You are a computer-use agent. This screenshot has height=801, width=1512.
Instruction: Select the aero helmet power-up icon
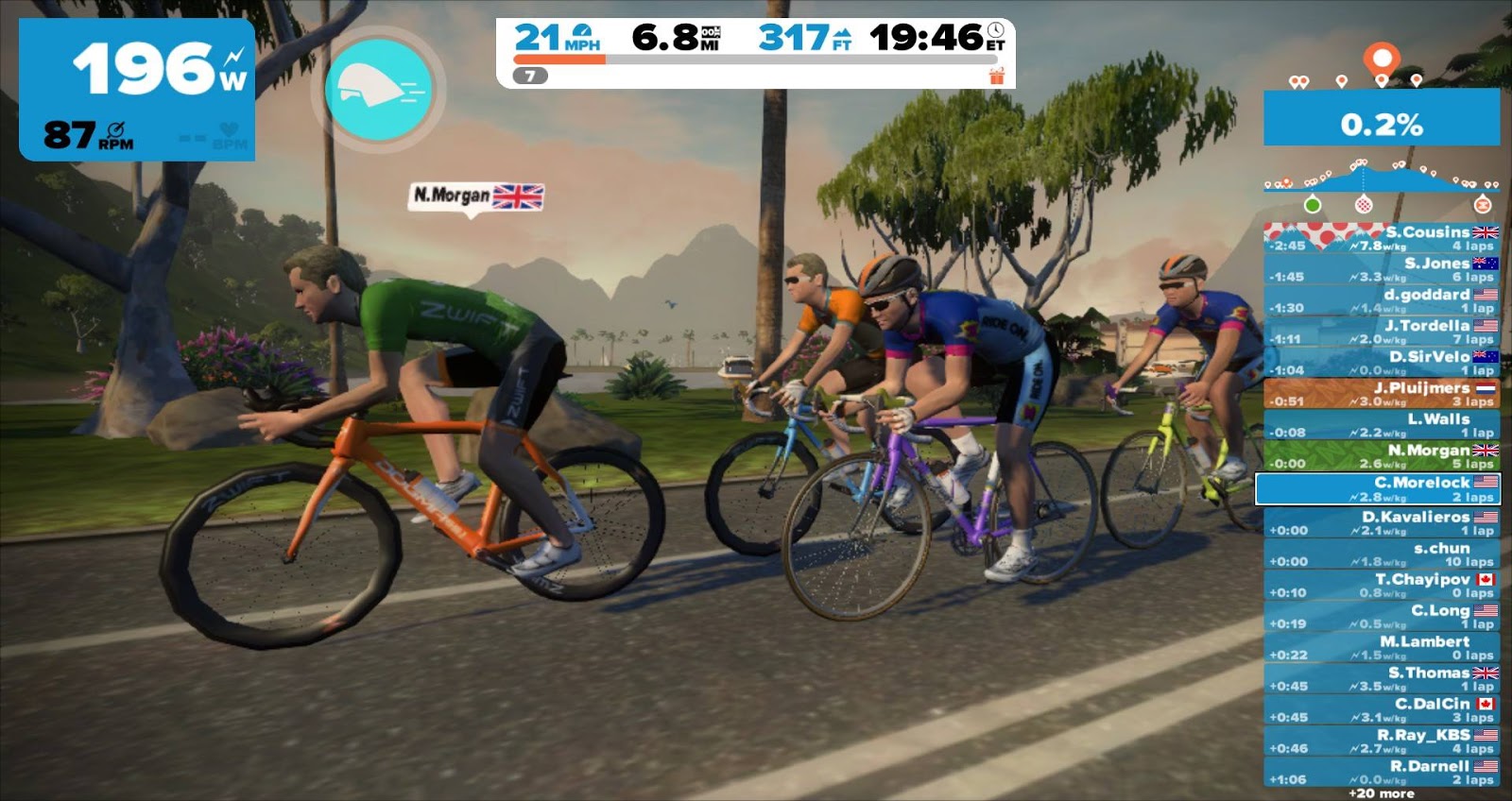pyautogui.click(x=379, y=85)
